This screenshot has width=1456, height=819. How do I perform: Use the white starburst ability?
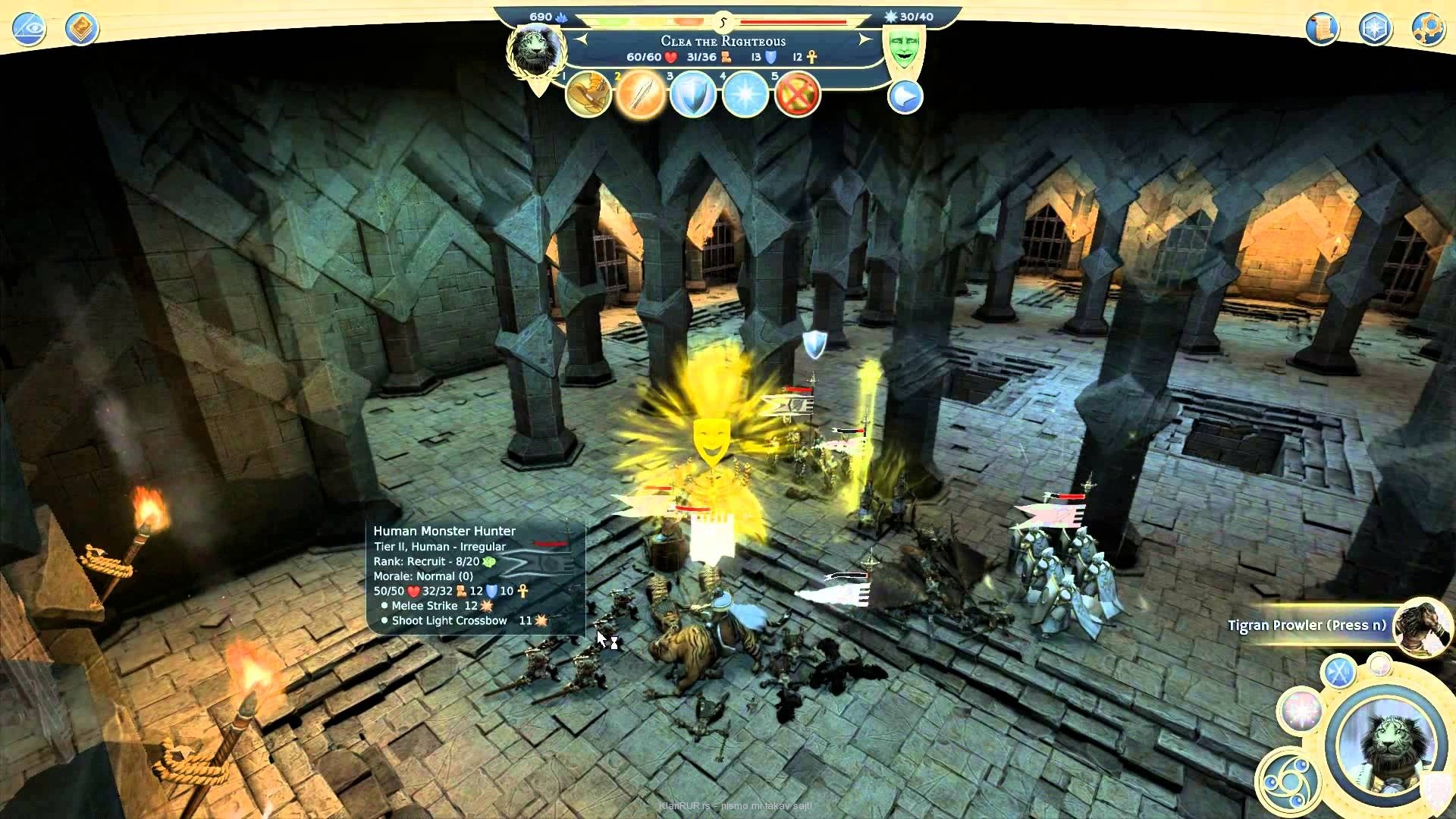(x=745, y=96)
